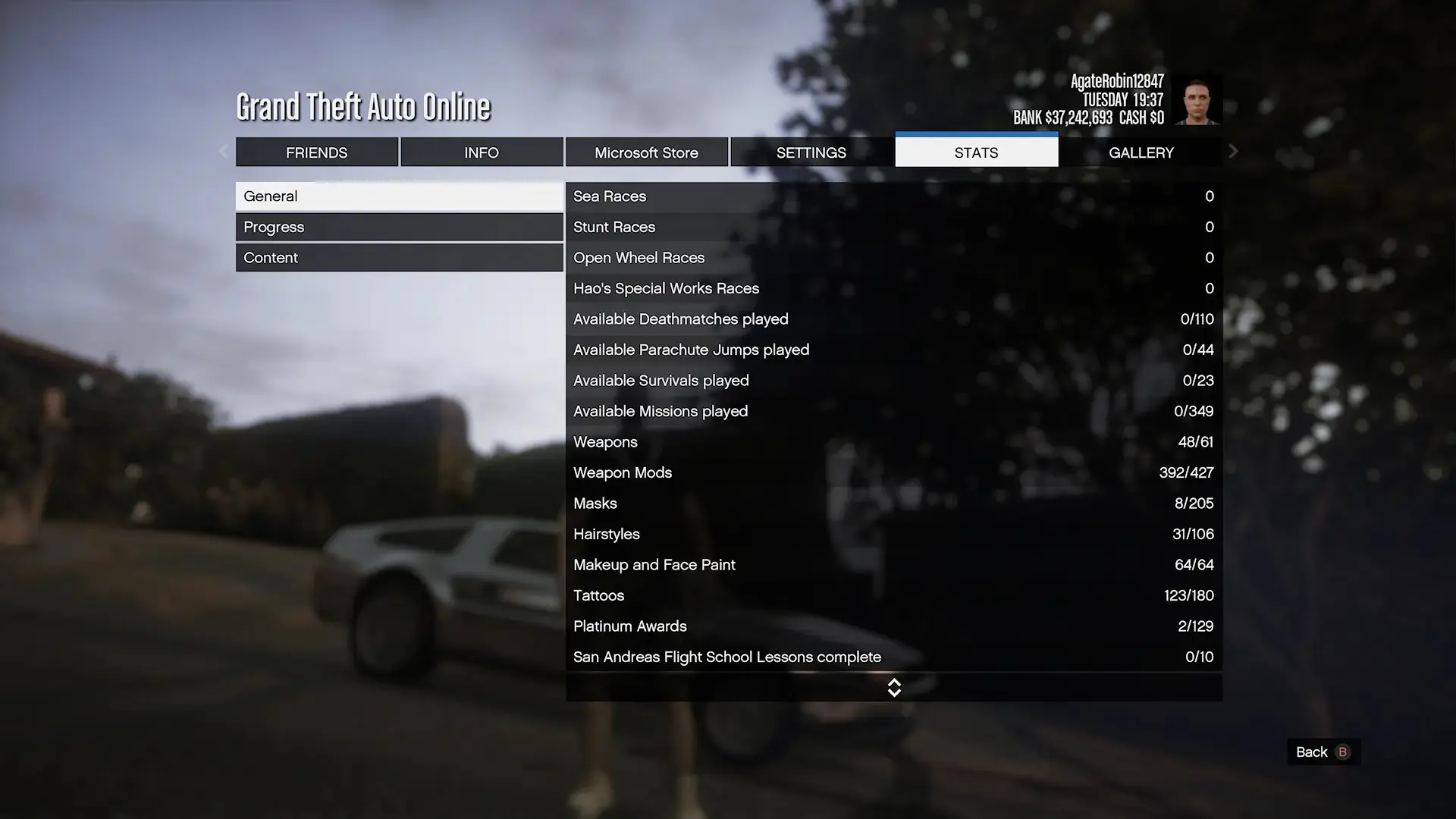Select the Sea Races stat row
This screenshot has width=1456, height=819.
[x=834, y=196]
